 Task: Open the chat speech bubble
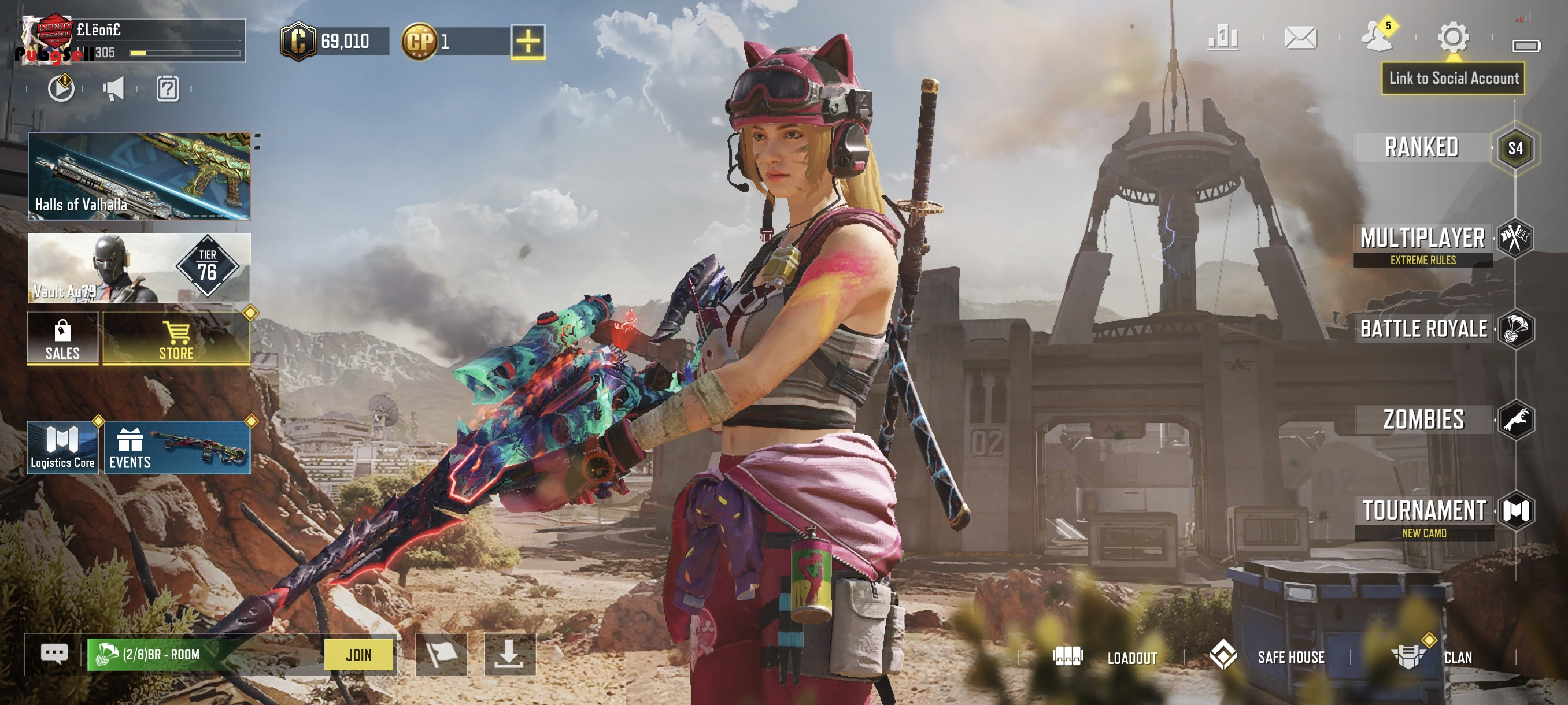click(x=54, y=655)
